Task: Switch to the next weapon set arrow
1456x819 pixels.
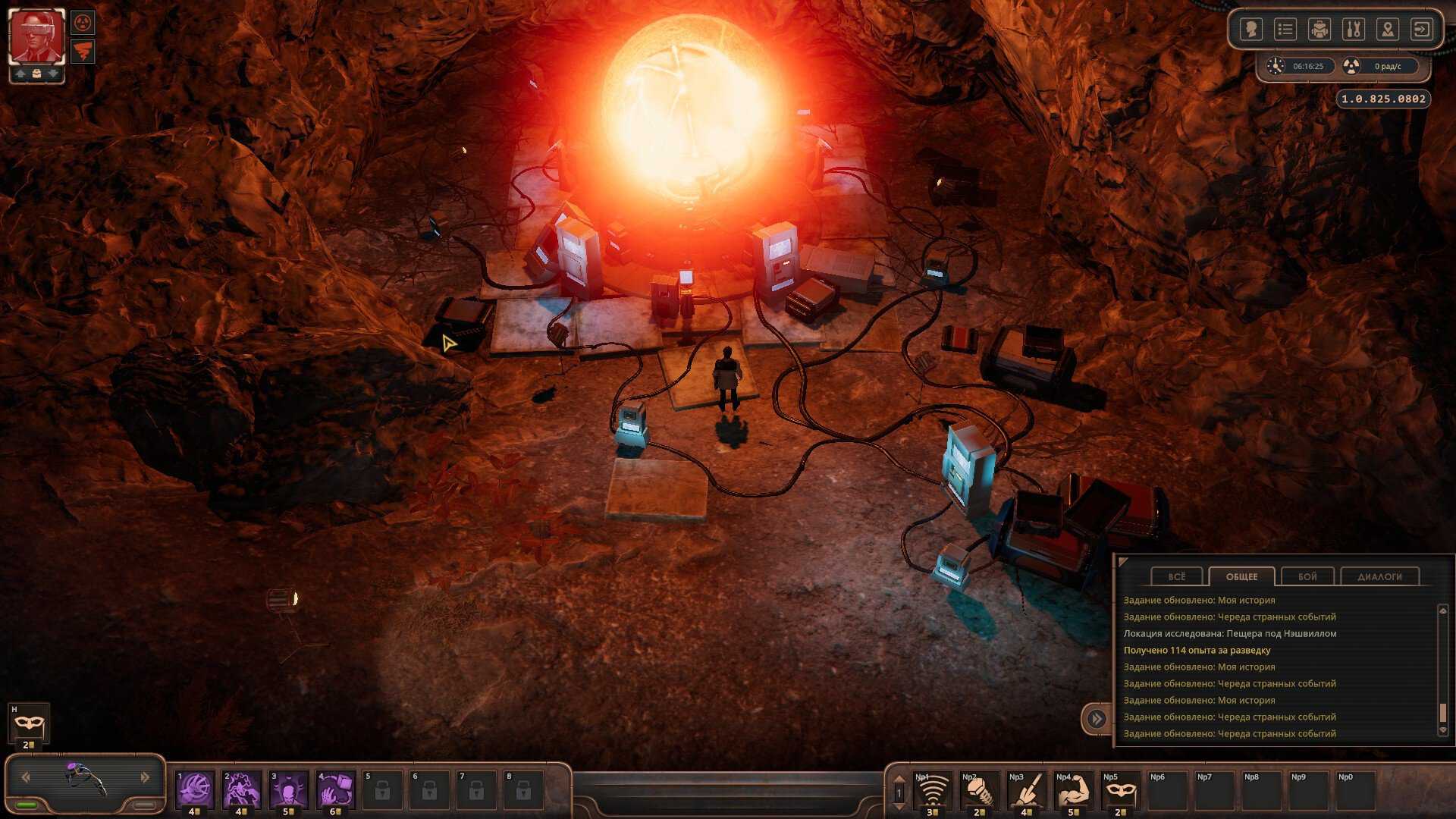Action: point(145,777)
